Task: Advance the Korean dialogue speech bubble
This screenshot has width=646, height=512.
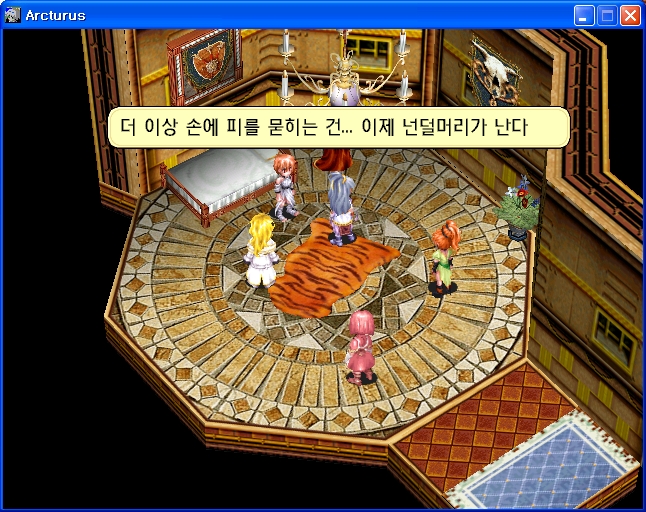Action: tap(338, 128)
